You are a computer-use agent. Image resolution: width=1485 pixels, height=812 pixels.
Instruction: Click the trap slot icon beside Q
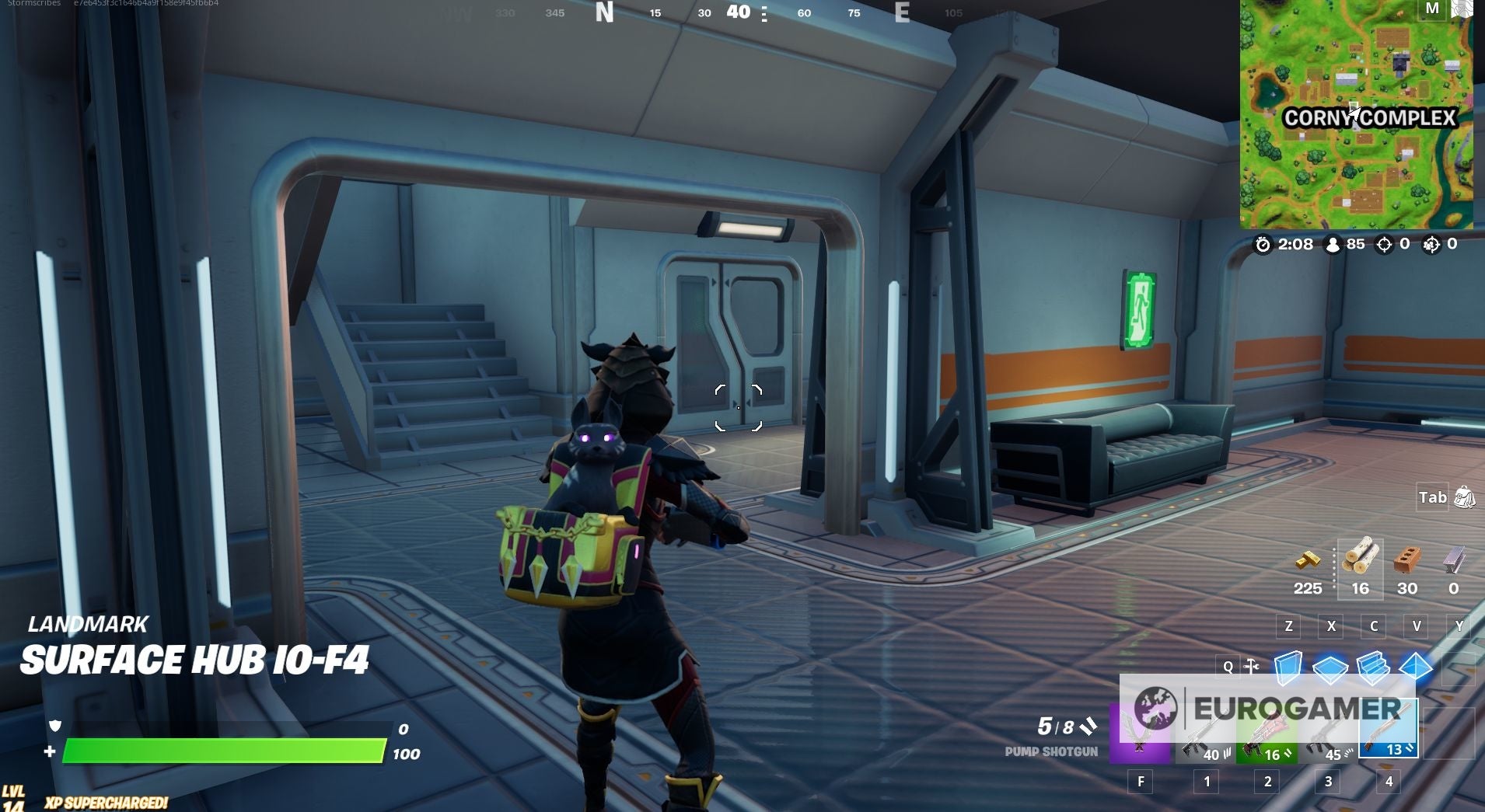(1252, 666)
